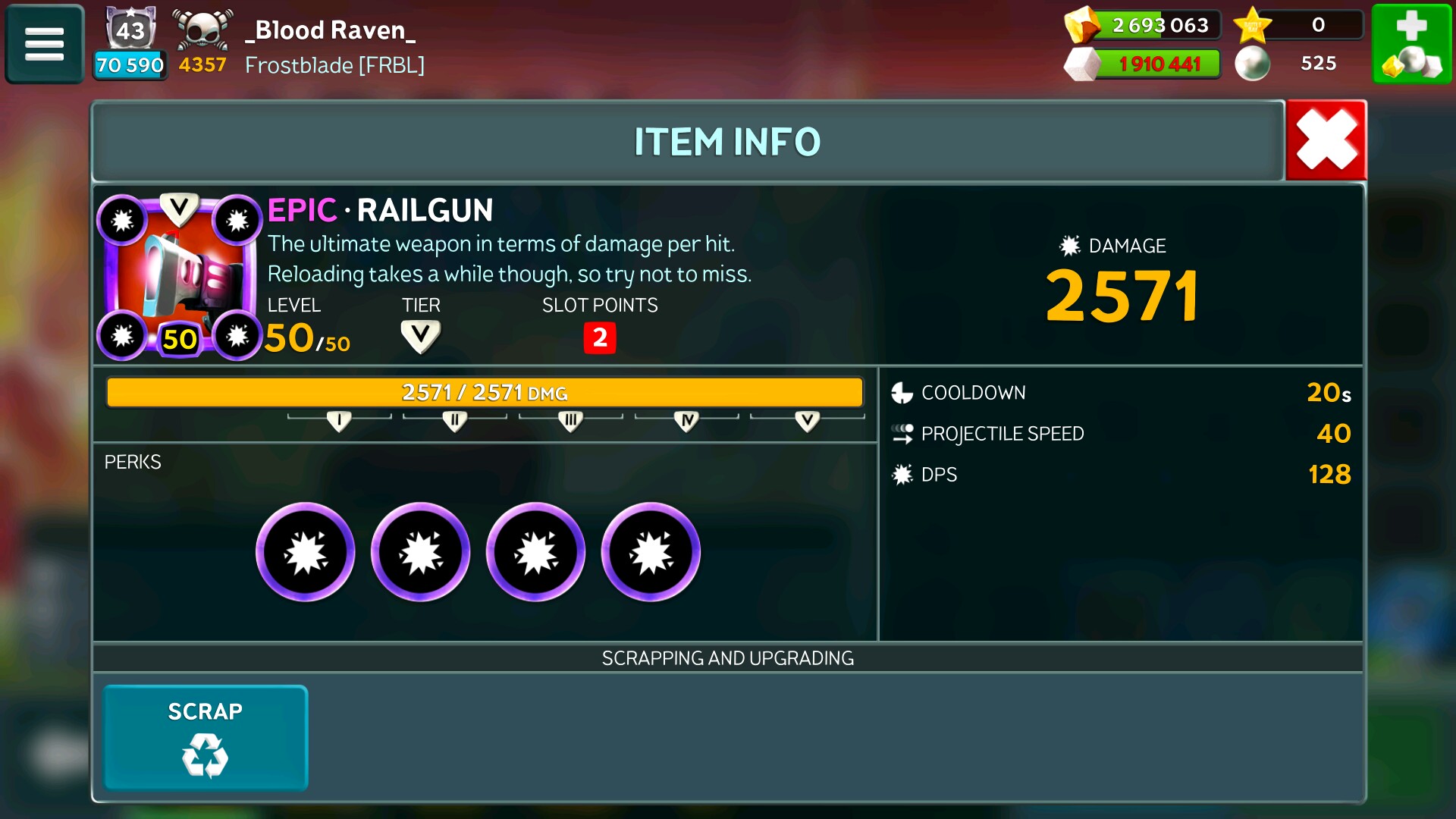The height and width of the screenshot is (819, 1456).
Task: Close the Item Info panel
Action: 1326,140
